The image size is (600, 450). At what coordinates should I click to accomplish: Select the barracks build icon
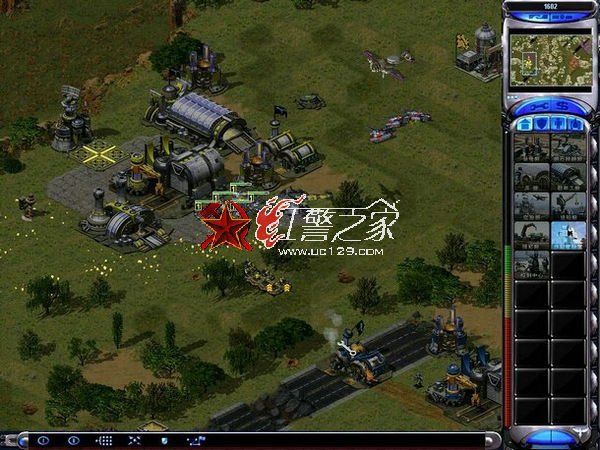(531, 176)
